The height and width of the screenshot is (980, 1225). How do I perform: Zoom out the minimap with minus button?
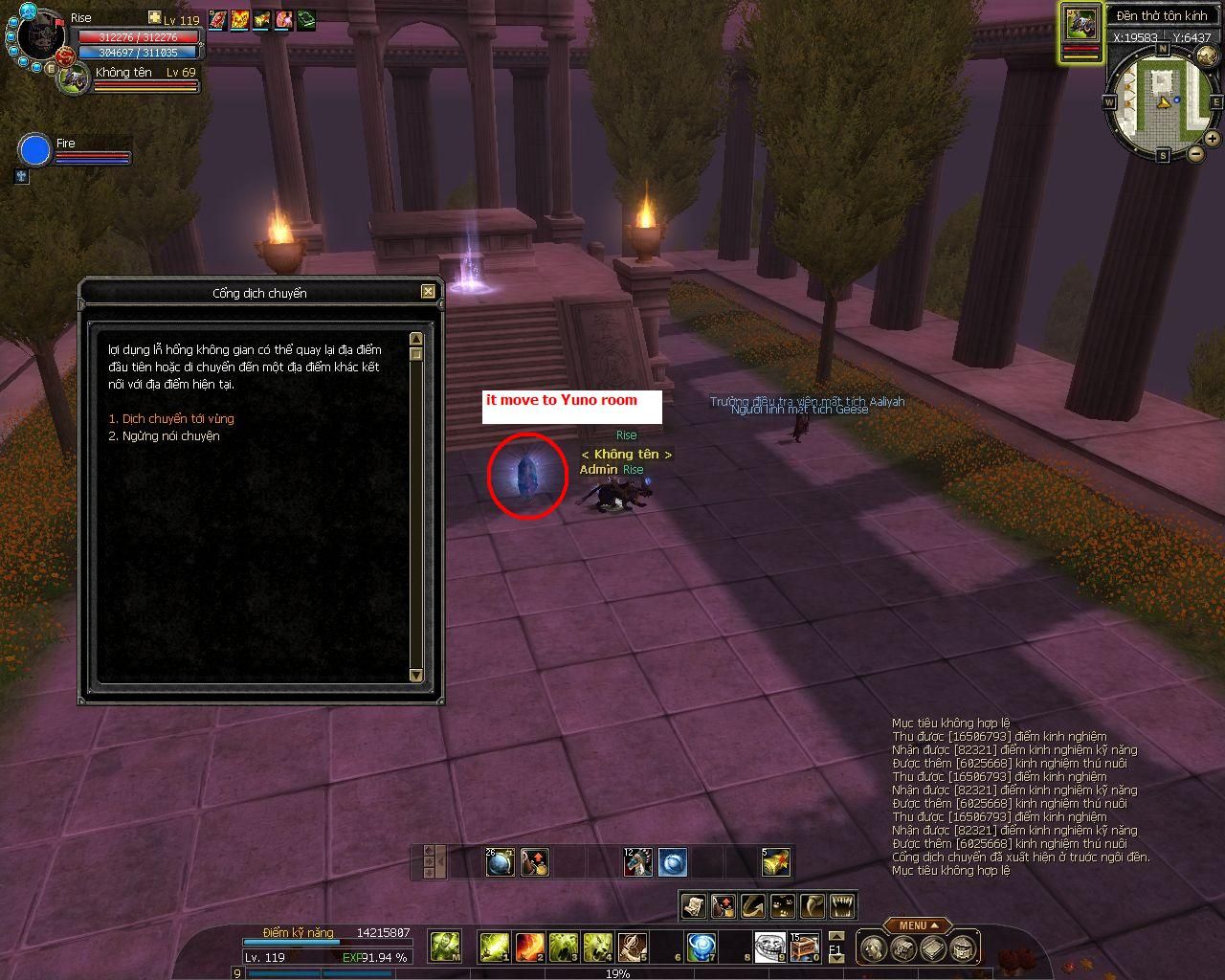click(x=1195, y=153)
